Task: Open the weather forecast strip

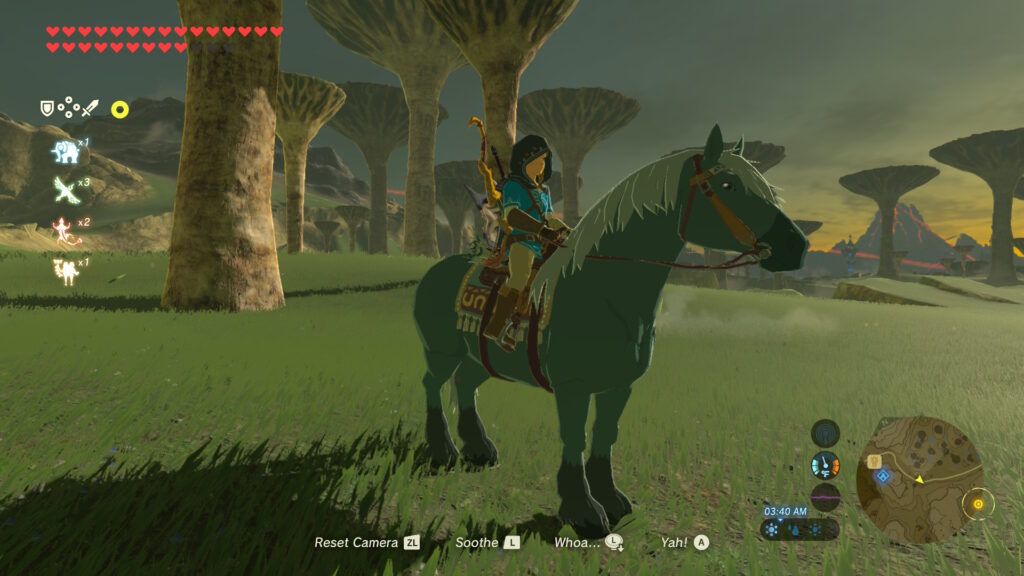Action: point(799,530)
